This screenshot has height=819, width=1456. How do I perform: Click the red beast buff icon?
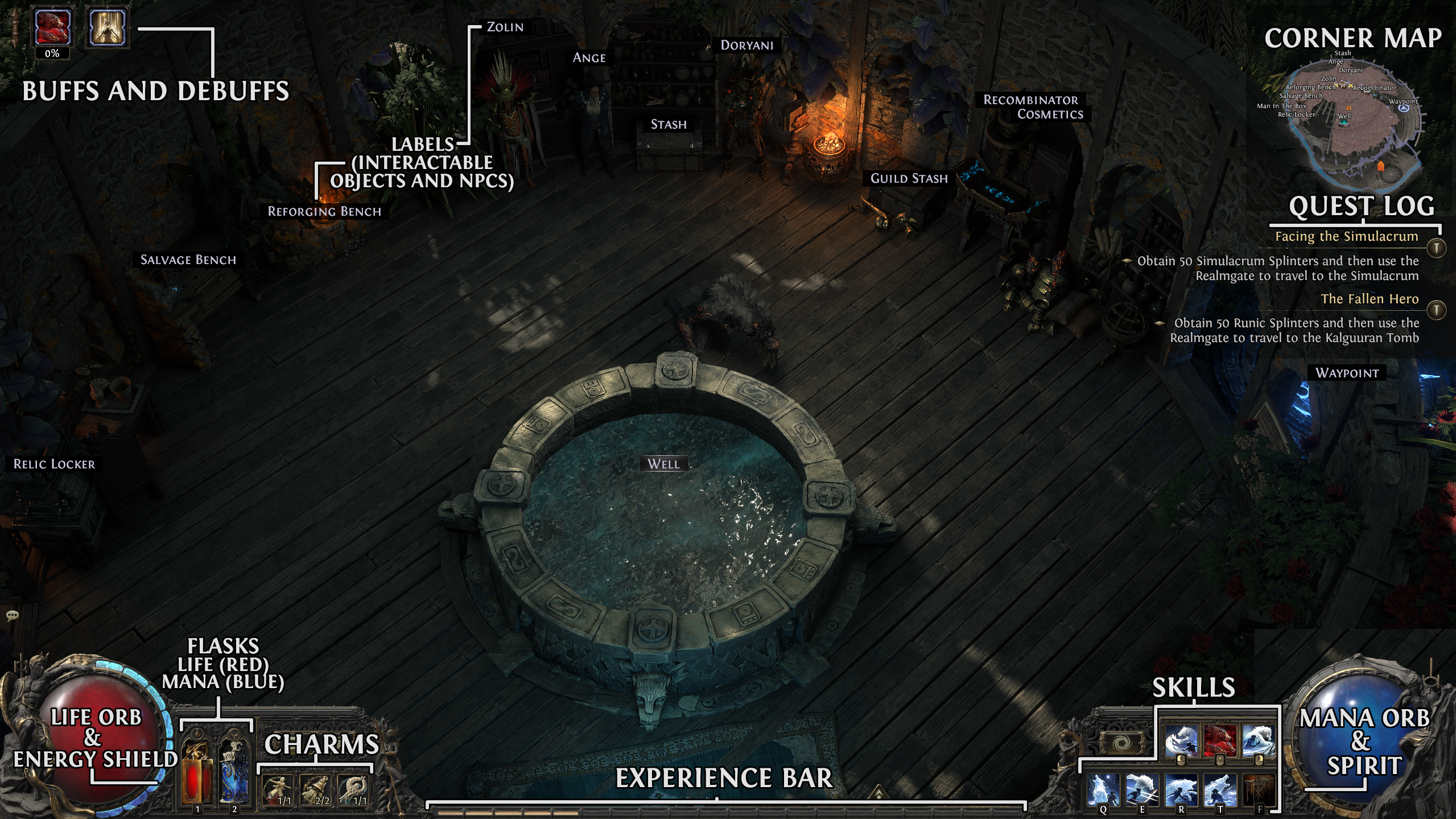pyautogui.click(x=52, y=27)
